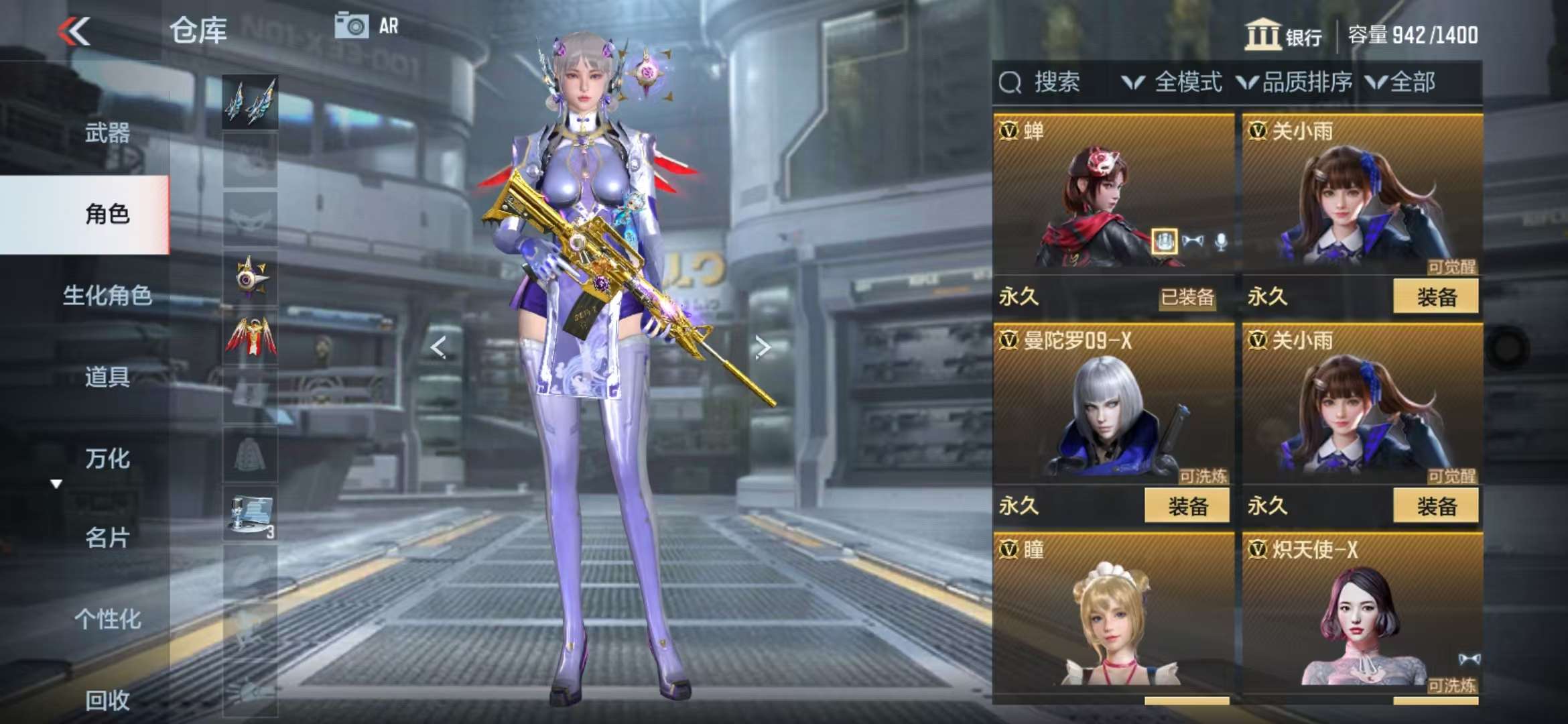Go back using the double-arrow button
This screenshot has width=1568, height=724.
click(x=74, y=31)
